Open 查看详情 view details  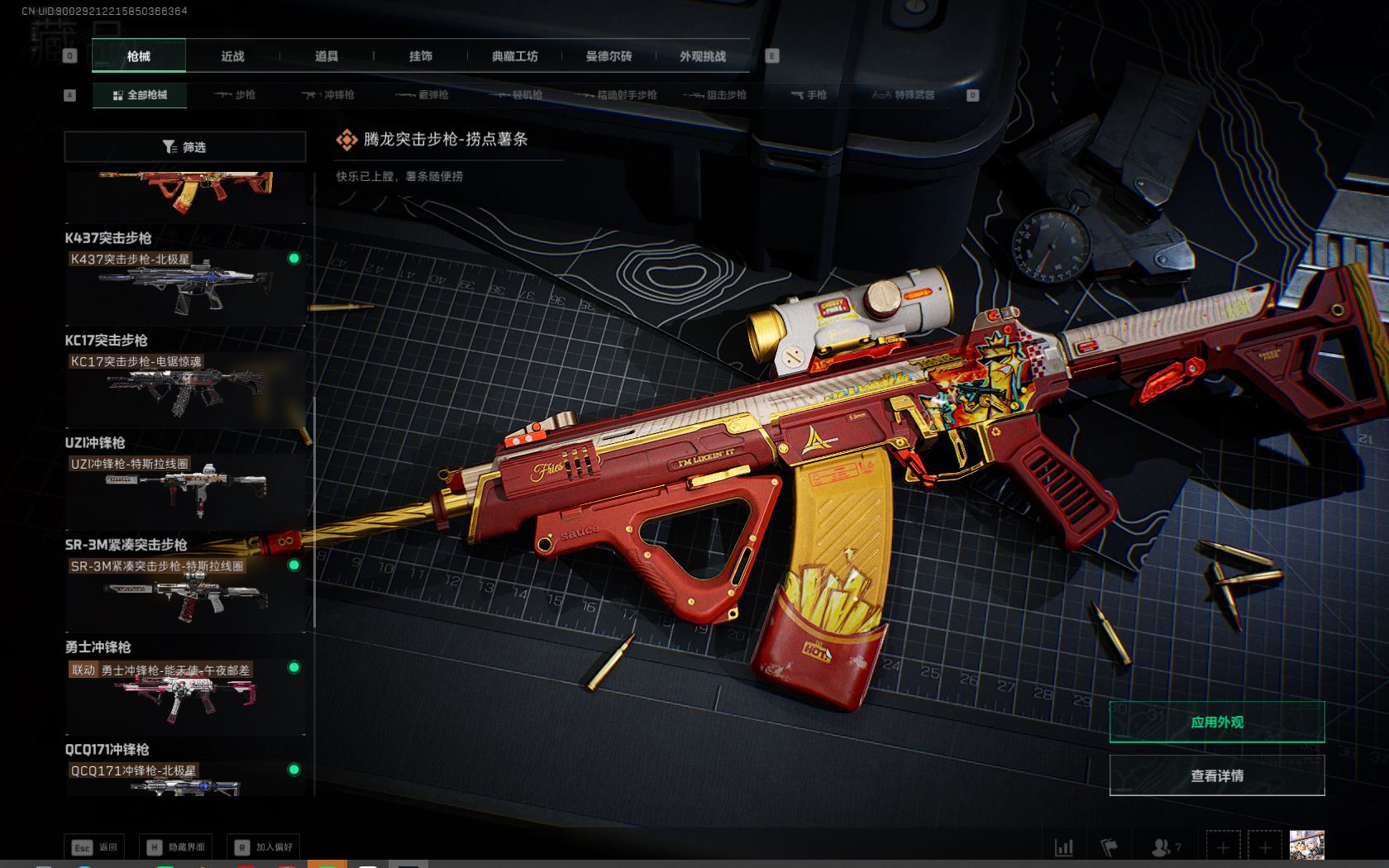tap(1216, 775)
